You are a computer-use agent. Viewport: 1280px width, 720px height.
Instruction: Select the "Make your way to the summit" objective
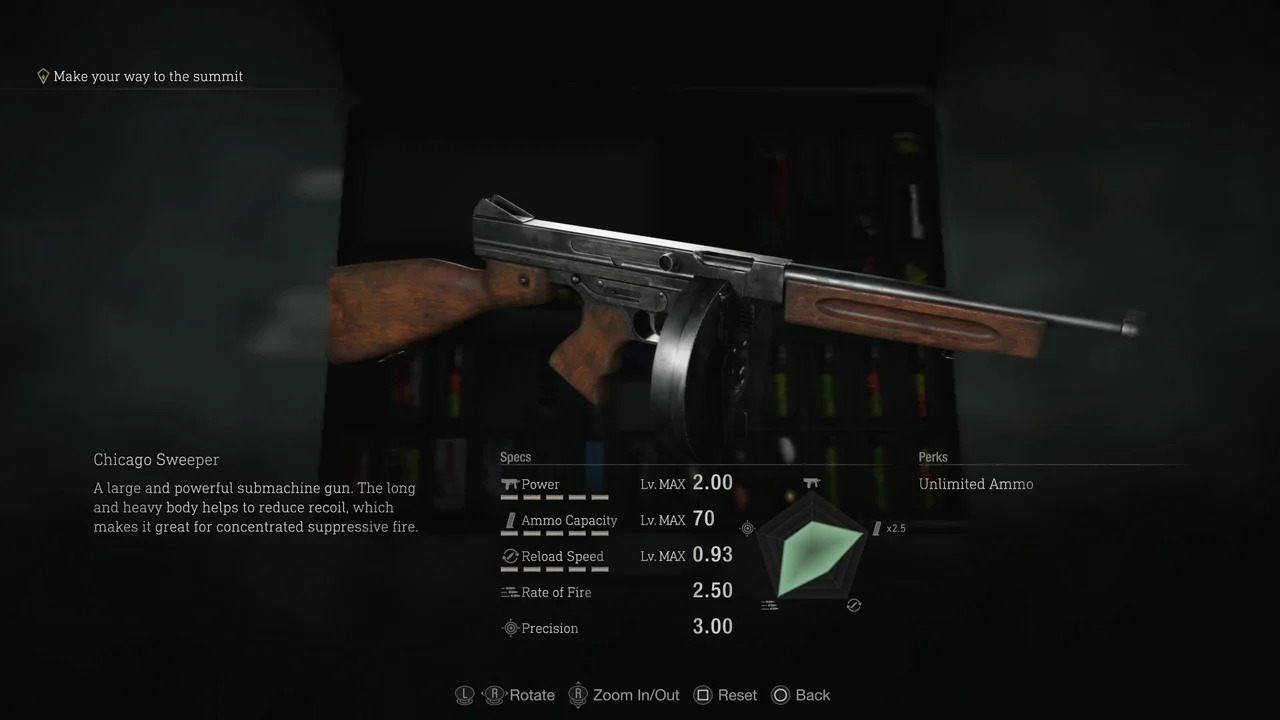pos(147,76)
